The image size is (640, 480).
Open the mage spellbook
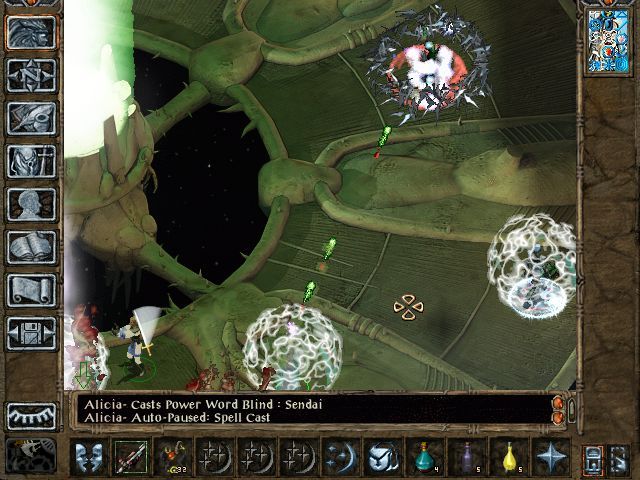tap(31, 247)
